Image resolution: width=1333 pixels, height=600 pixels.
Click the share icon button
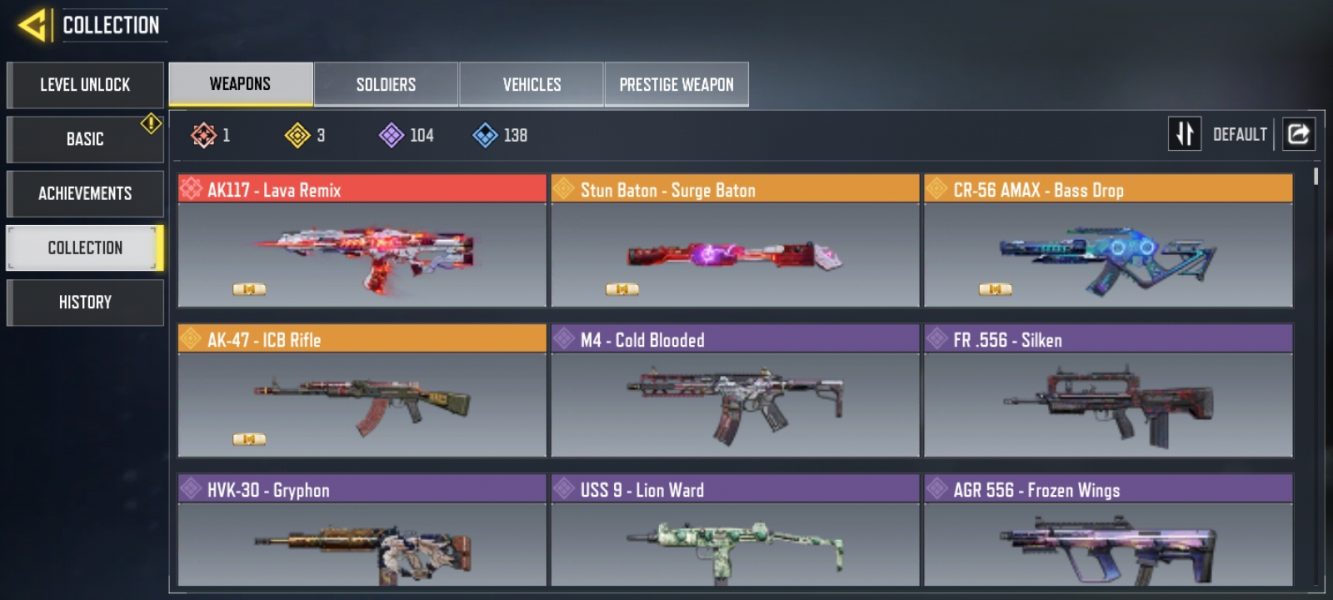pyautogui.click(x=1298, y=134)
